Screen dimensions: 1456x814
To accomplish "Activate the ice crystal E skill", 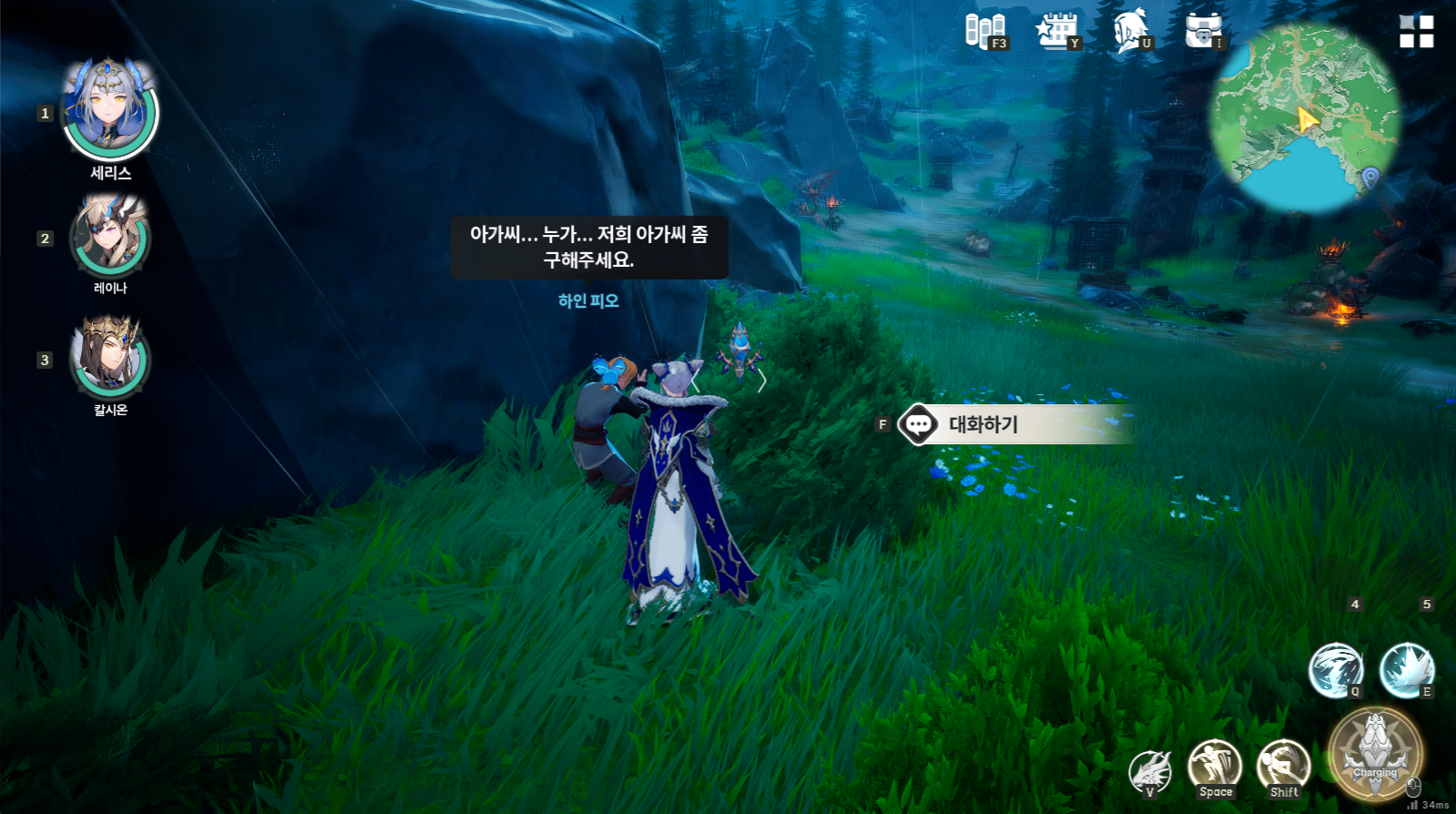I will pyautogui.click(x=1406, y=670).
